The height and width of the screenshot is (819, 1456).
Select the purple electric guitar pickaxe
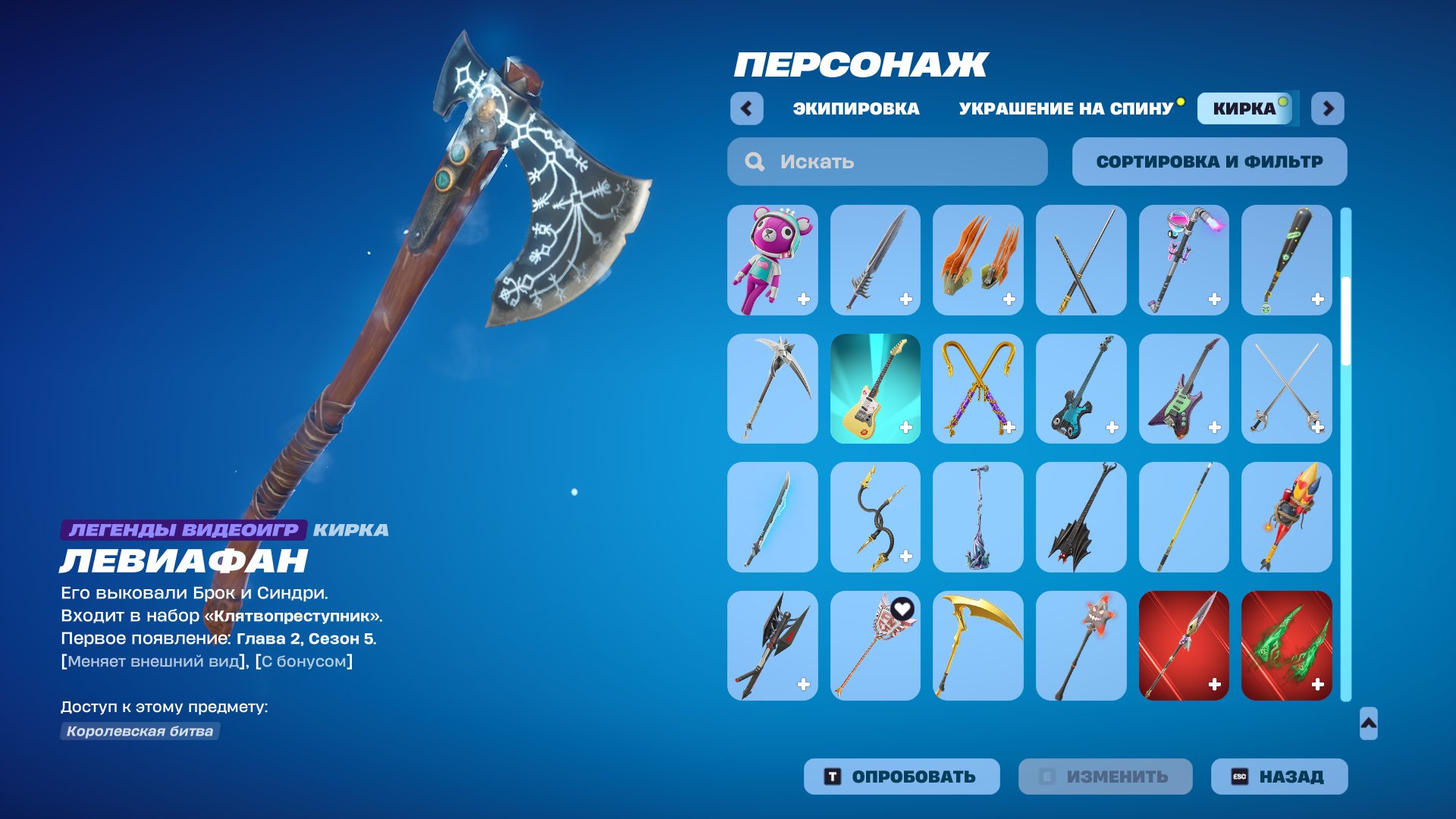tap(1184, 388)
